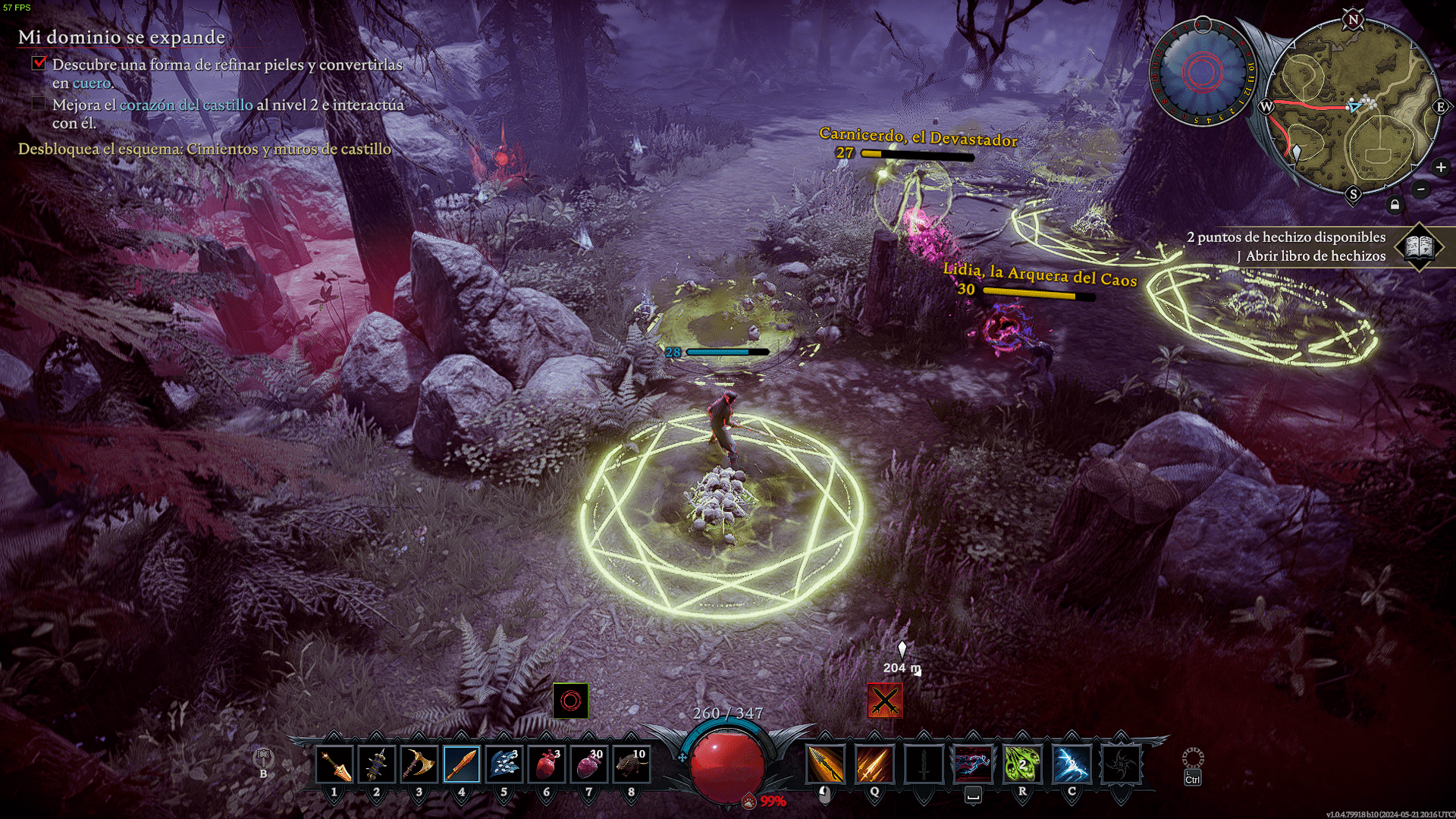Cast the blue lightning C spell
The height and width of the screenshot is (819, 1456).
click(1072, 764)
